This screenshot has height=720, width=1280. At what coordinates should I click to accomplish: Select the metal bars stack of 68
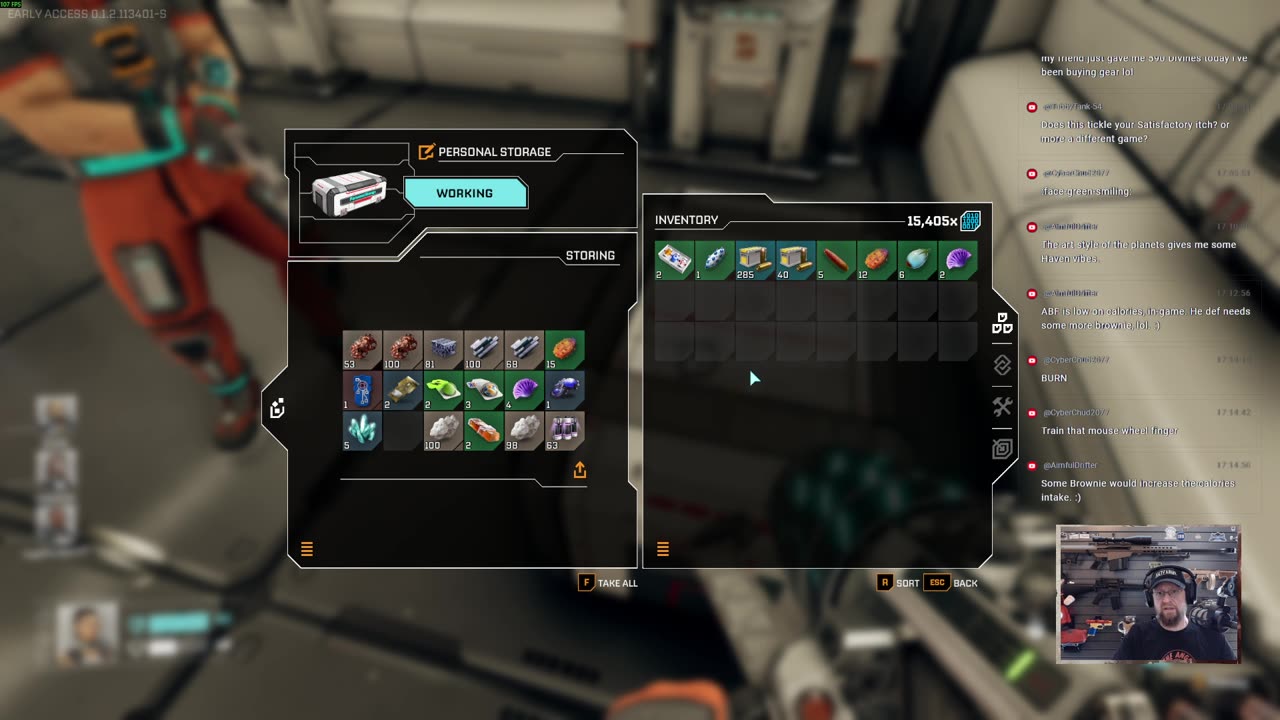coord(524,350)
